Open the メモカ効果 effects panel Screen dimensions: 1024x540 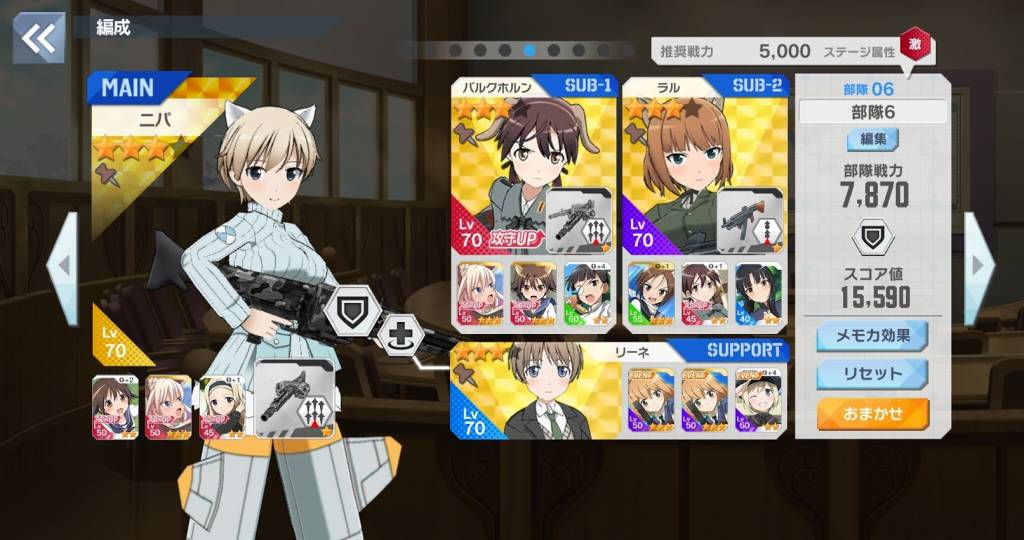tap(871, 337)
